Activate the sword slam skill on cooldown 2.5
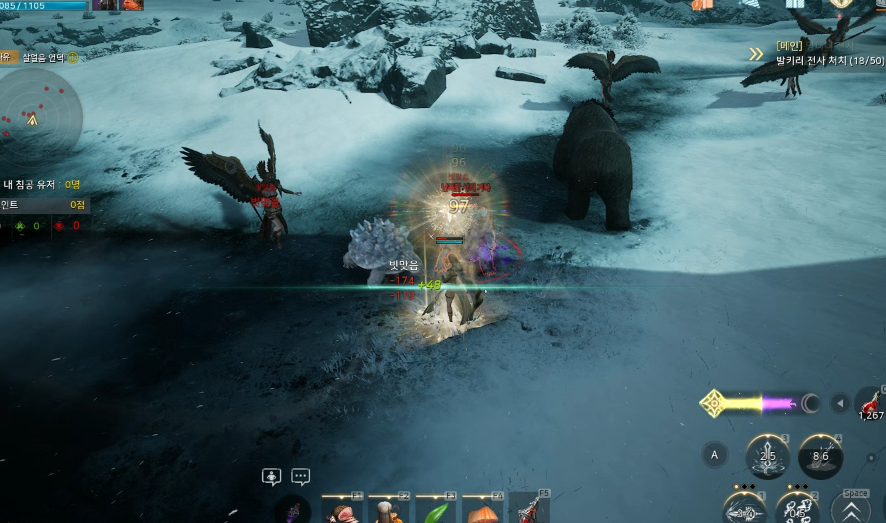This screenshot has width=886, height=523. click(x=768, y=456)
